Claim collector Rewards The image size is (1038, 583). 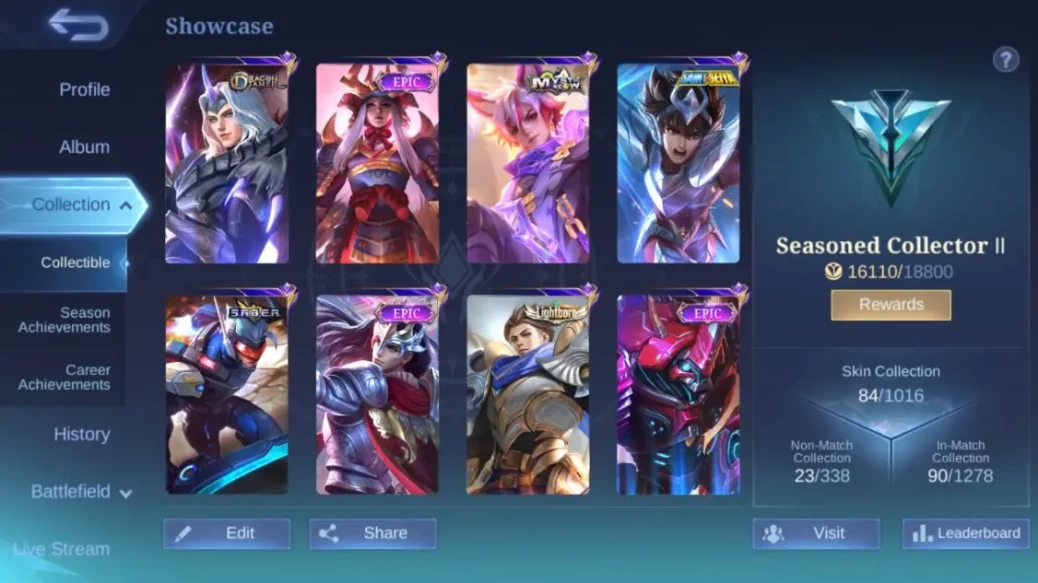[890, 305]
